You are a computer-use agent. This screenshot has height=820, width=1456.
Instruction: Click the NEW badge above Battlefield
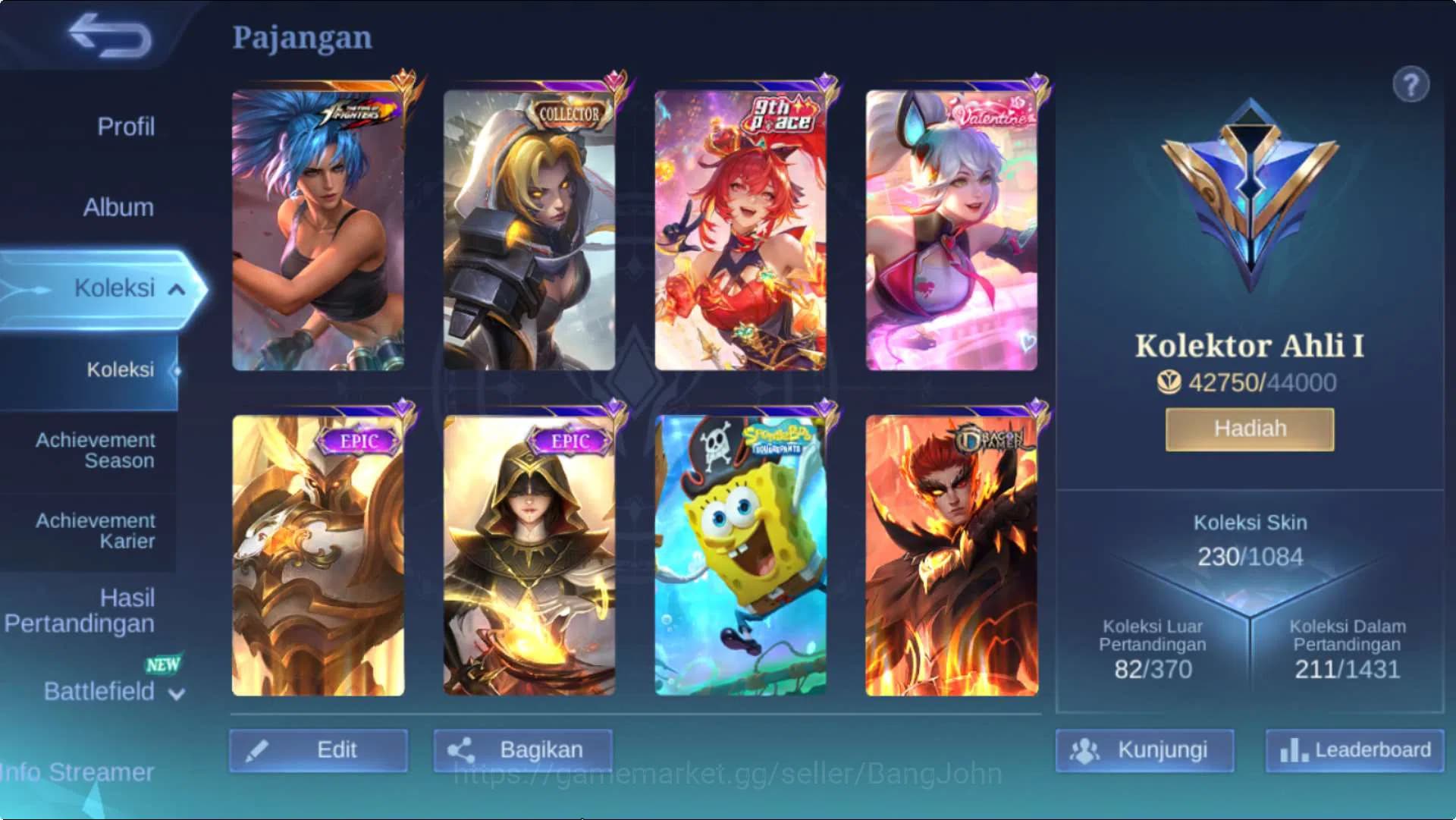coord(162,665)
